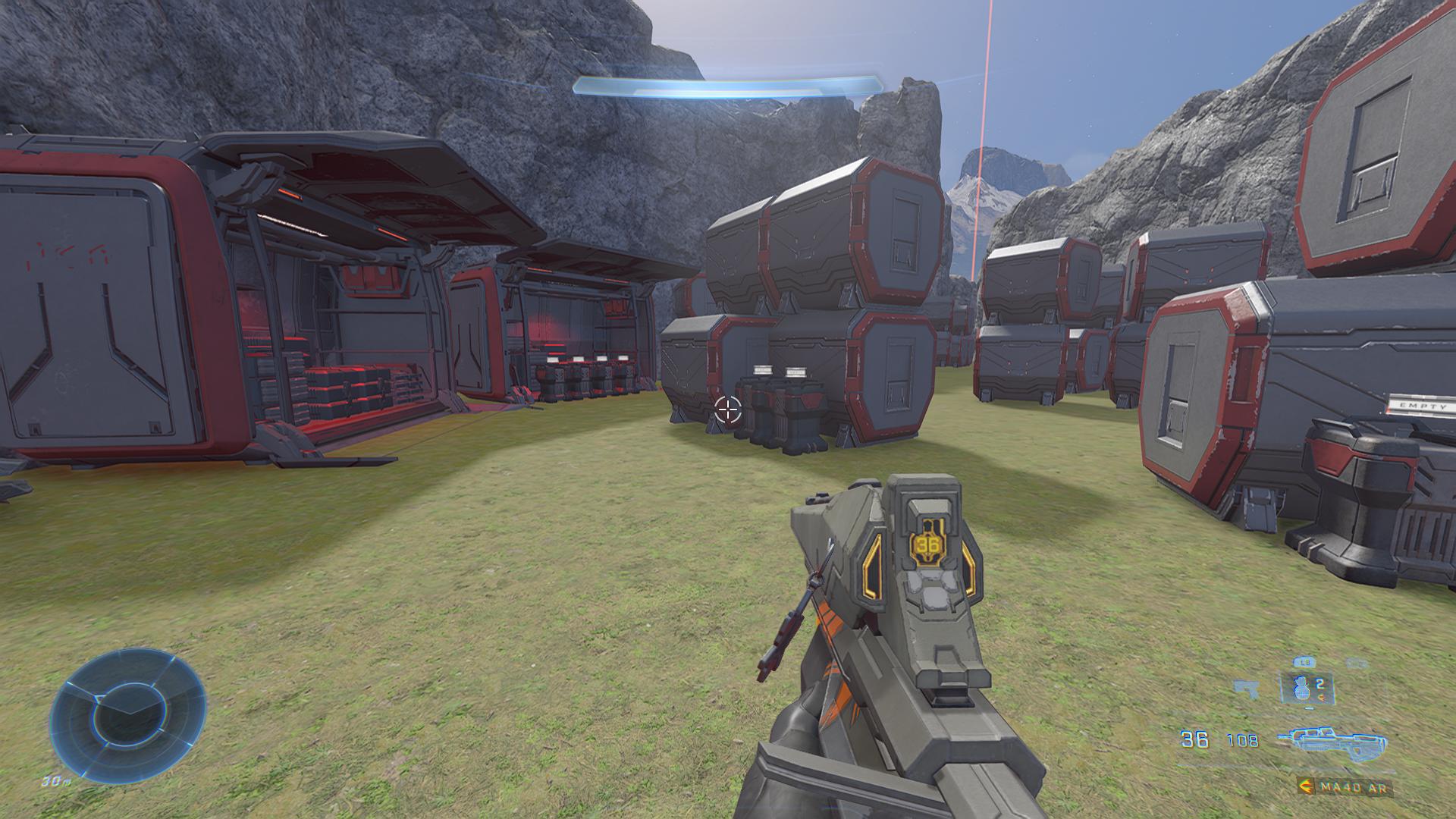The image size is (1456, 819).
Task: Select the MA40 assault rifle weapon icon
Action: 1332,741
